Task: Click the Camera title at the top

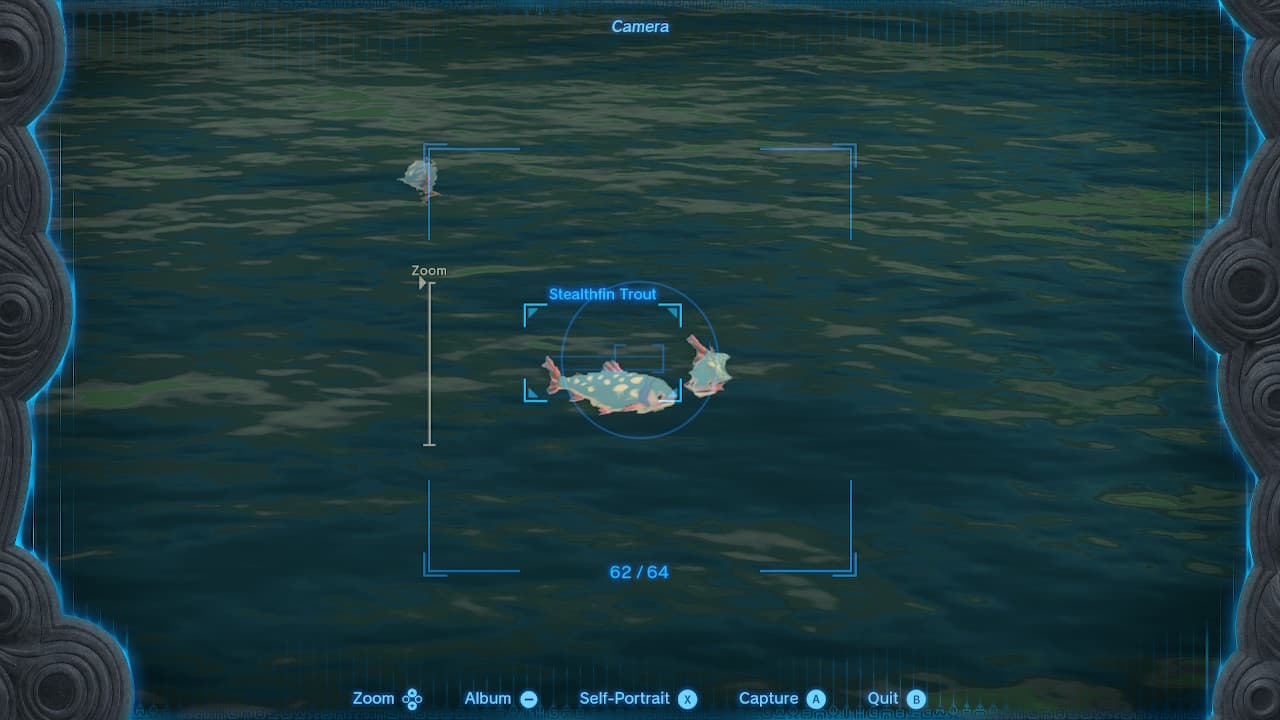Action: [639, 27]
